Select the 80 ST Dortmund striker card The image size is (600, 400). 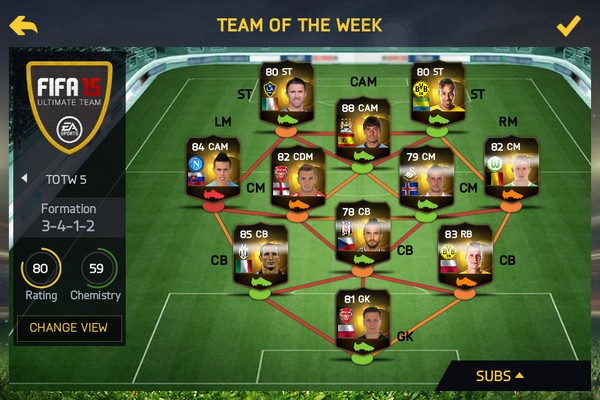click(x=438, y=93)
